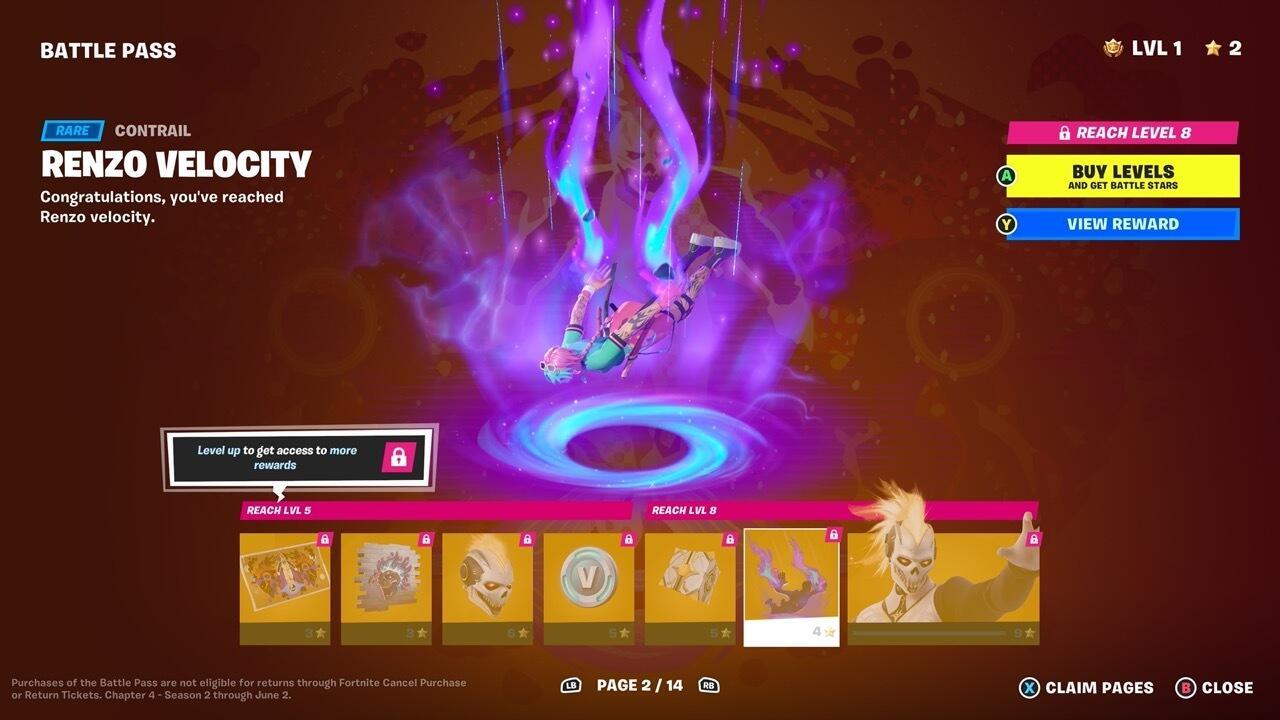This screenshot has width=1280, height=720.
Task: Click the Buy Levels button
Action: (1121, 176)
